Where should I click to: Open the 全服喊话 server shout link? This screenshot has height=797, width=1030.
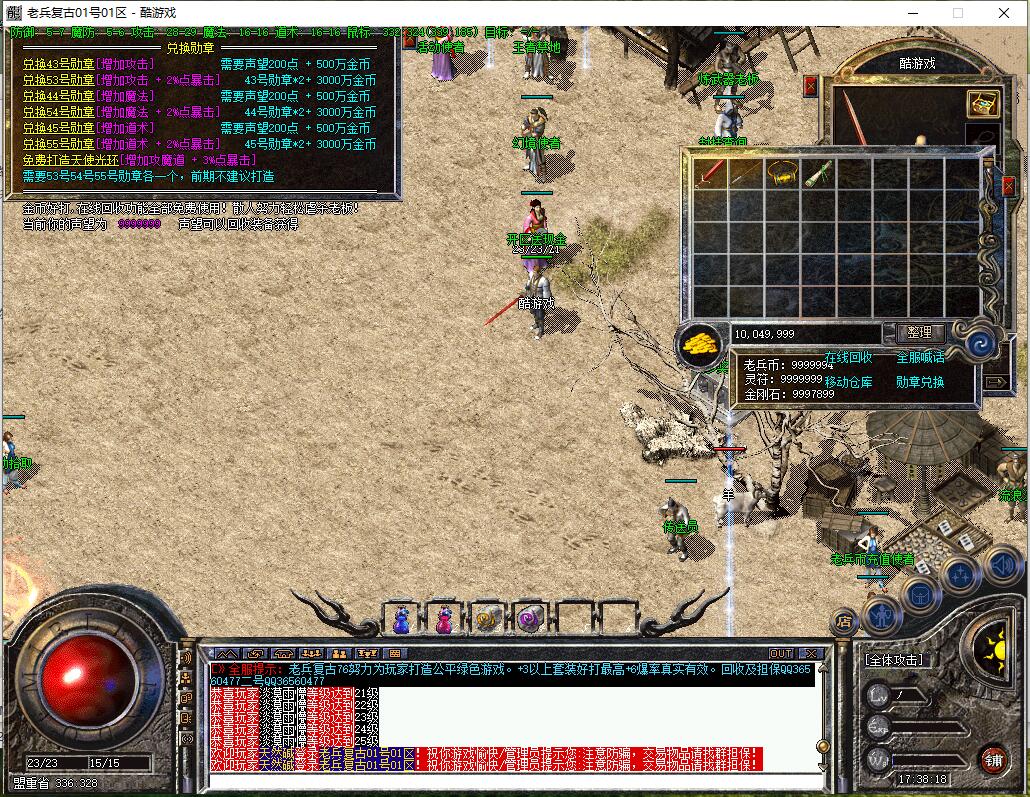pyautogui.click(x=919, y=358)
